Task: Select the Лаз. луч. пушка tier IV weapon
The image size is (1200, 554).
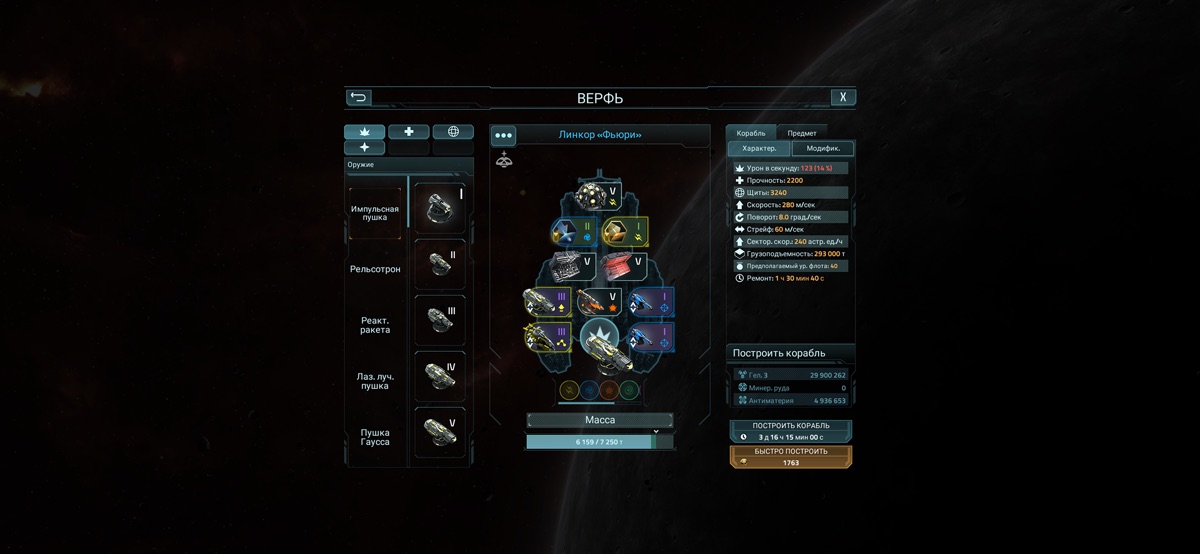Action: pos(439,378)
